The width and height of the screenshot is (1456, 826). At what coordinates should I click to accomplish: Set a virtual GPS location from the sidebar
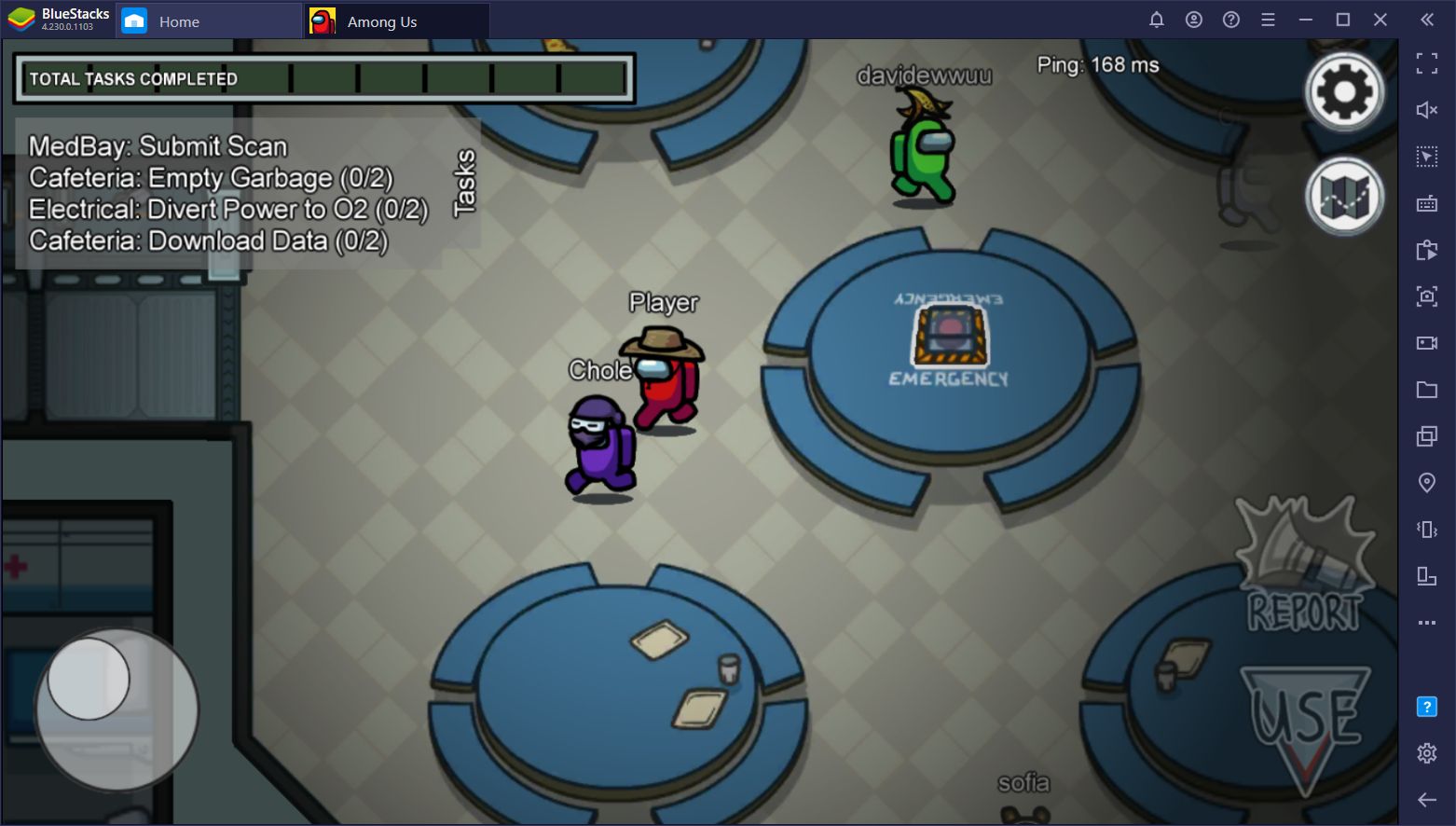click(1427, 482)
